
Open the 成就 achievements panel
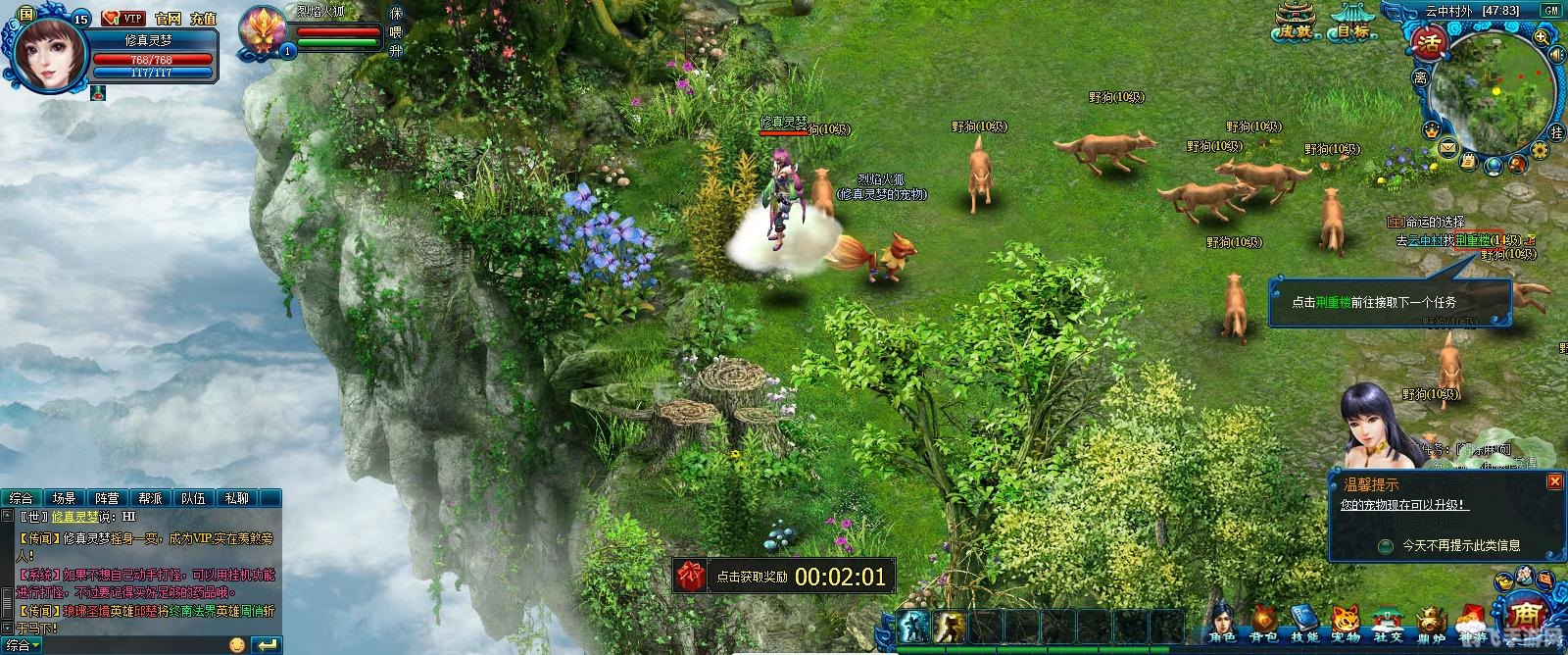(x=1297, y=24)
